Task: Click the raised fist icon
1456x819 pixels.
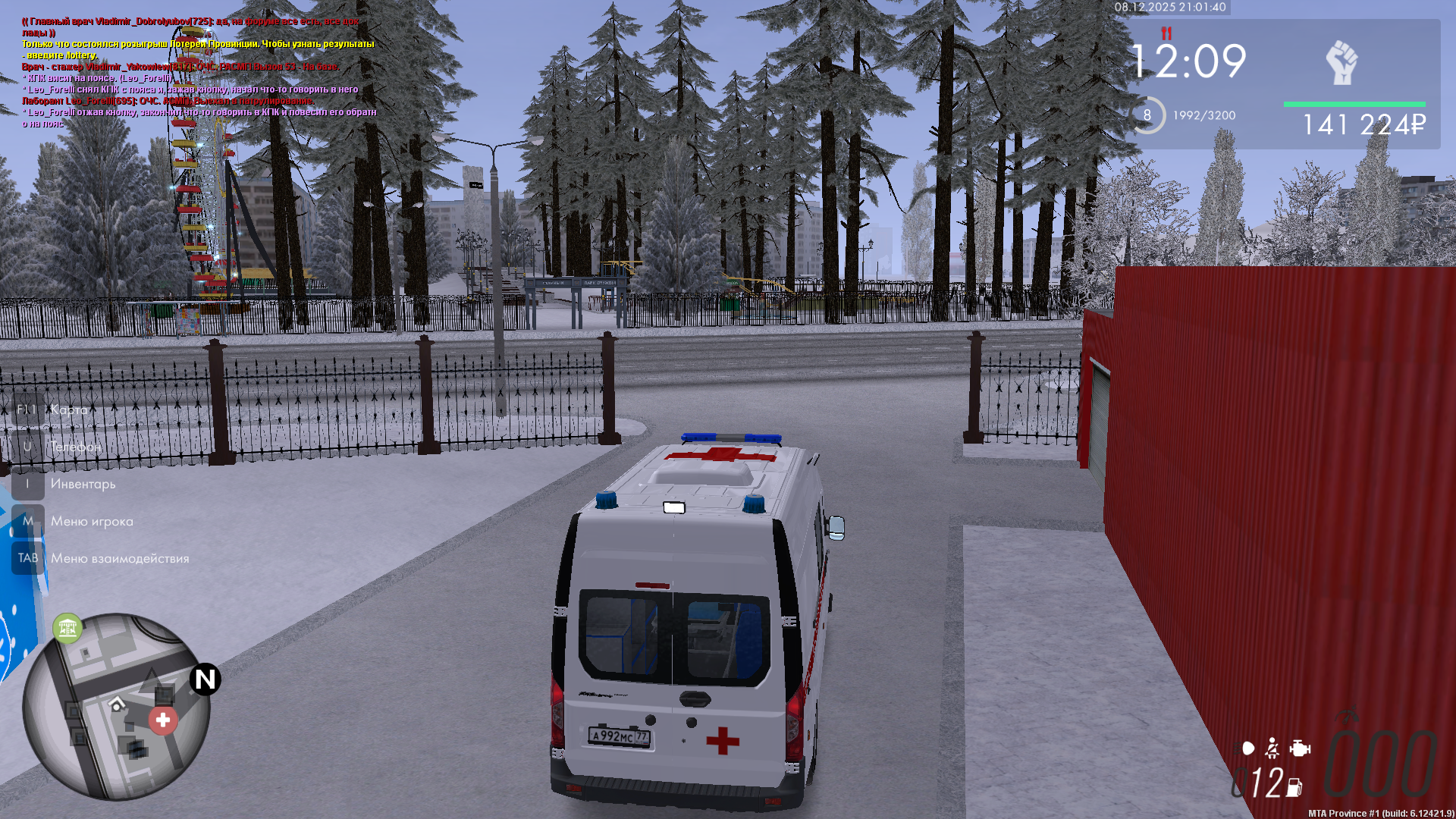Action: pyautogui.click(x=1341, y=62)
